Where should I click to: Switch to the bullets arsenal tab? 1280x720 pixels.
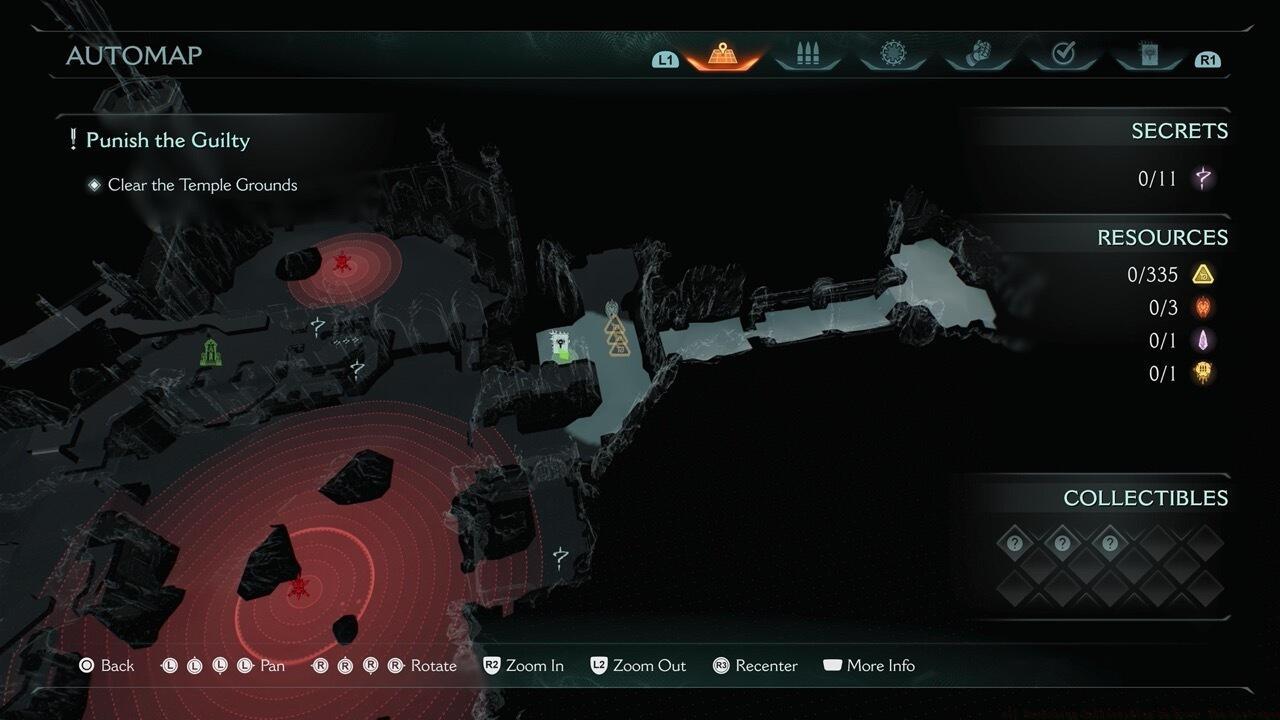pyautogui.click(x=807, y=54)
